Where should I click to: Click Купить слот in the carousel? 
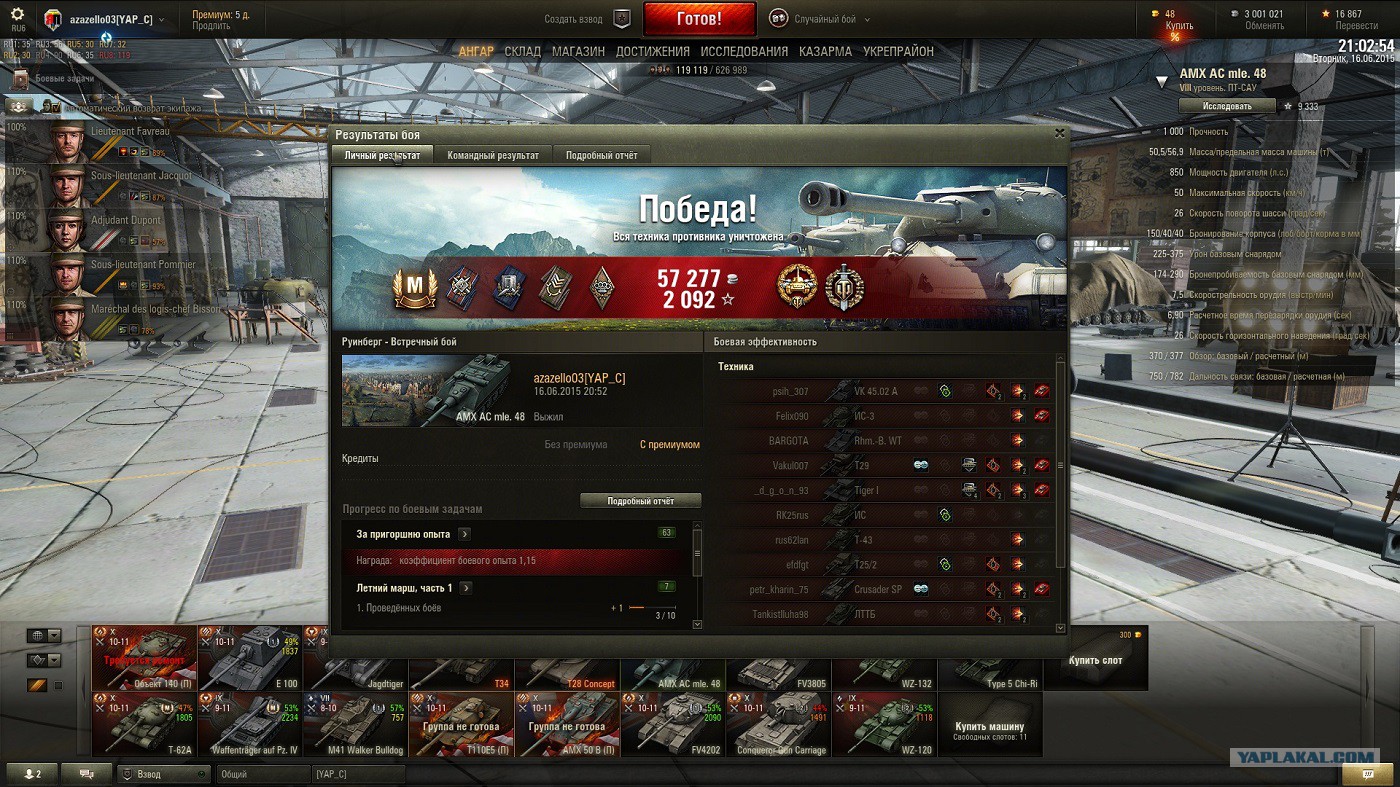click(x=1095, y=659)
